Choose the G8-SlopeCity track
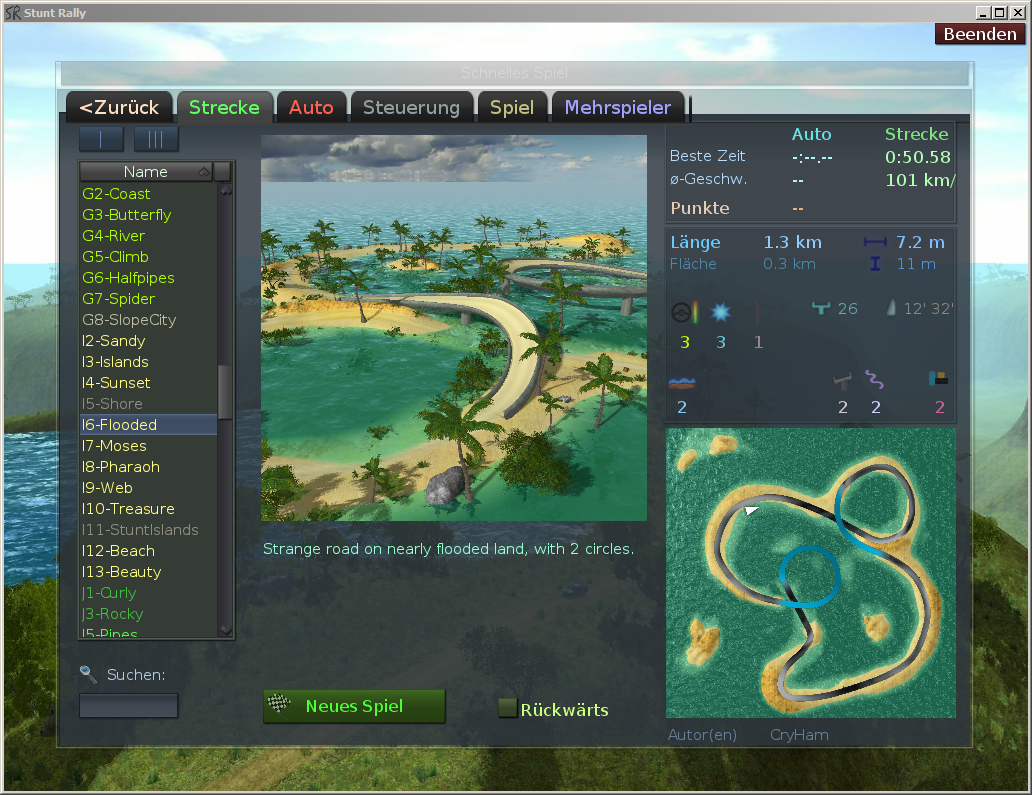 129,320
